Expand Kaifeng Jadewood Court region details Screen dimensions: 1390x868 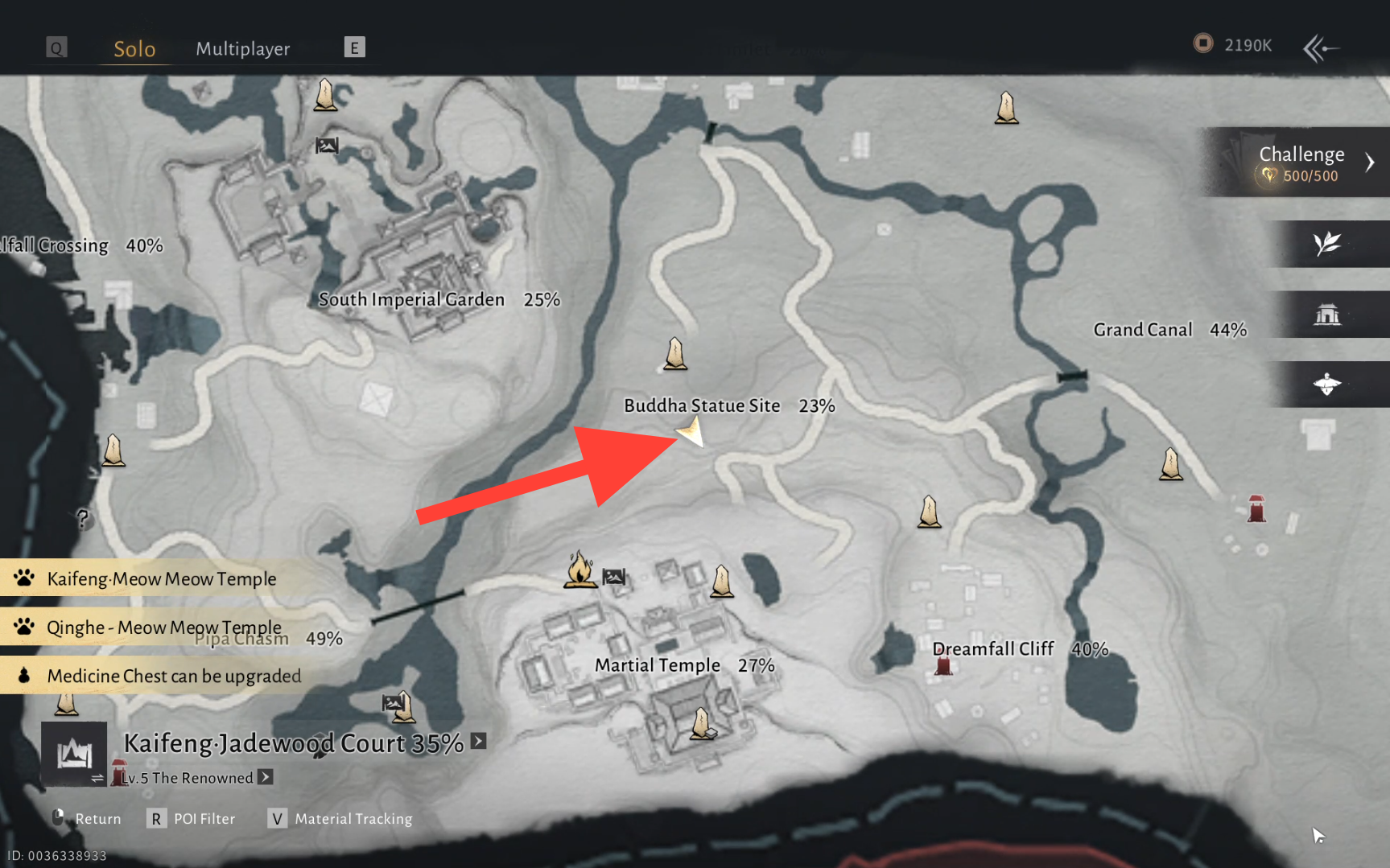pyautogui.click(x=479, y=741)
